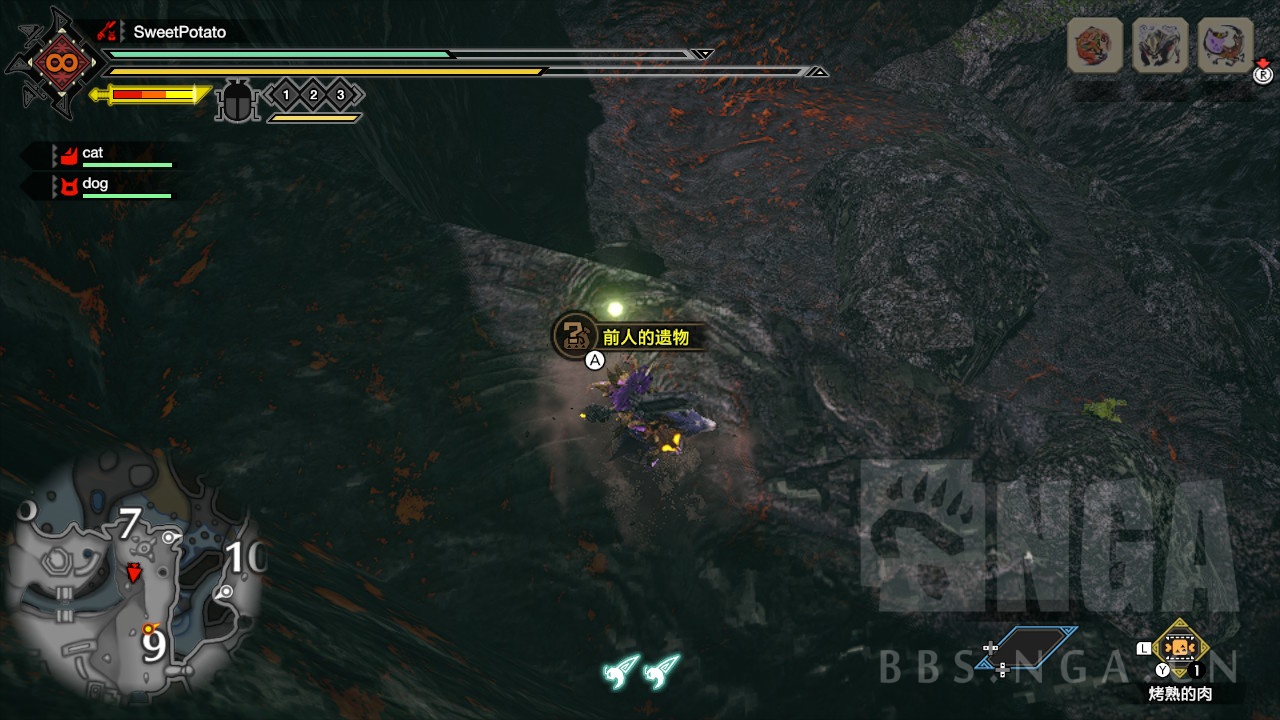
Task: Select the buddy named cat
Action: (93, 154)
